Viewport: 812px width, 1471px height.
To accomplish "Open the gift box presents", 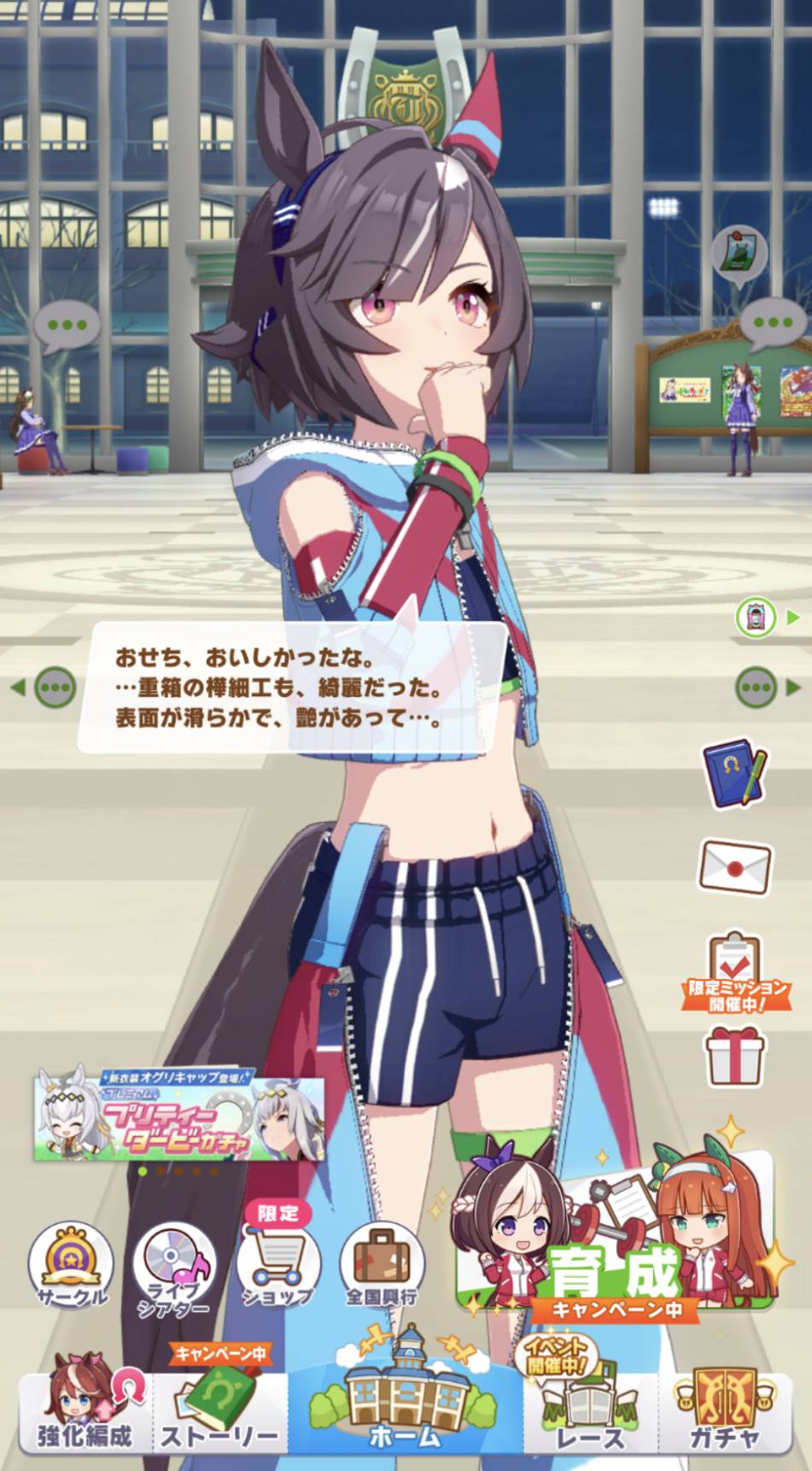I will (x=735, y=1056).
